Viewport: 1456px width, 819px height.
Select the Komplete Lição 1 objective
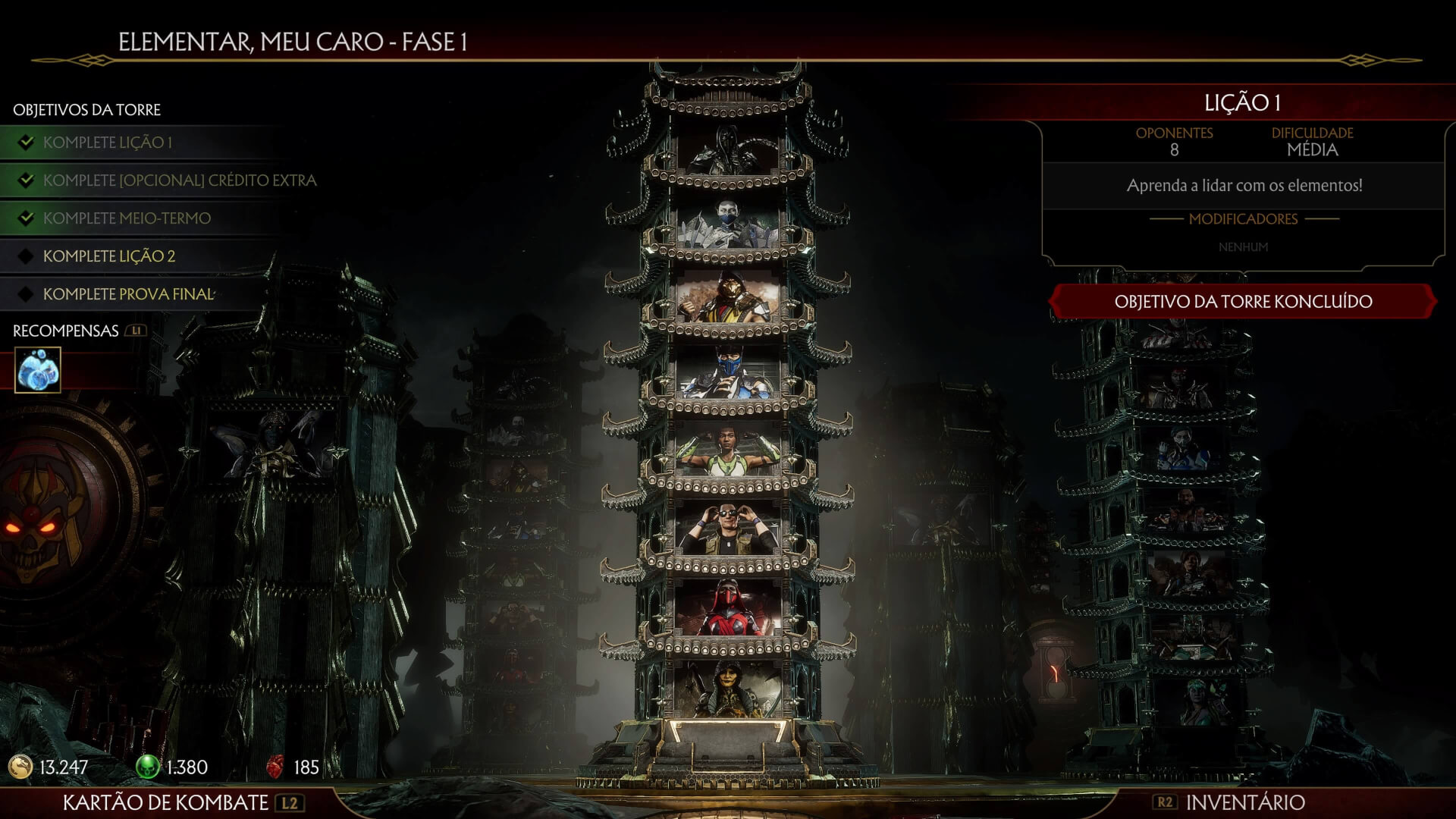[x=107, y=143]
